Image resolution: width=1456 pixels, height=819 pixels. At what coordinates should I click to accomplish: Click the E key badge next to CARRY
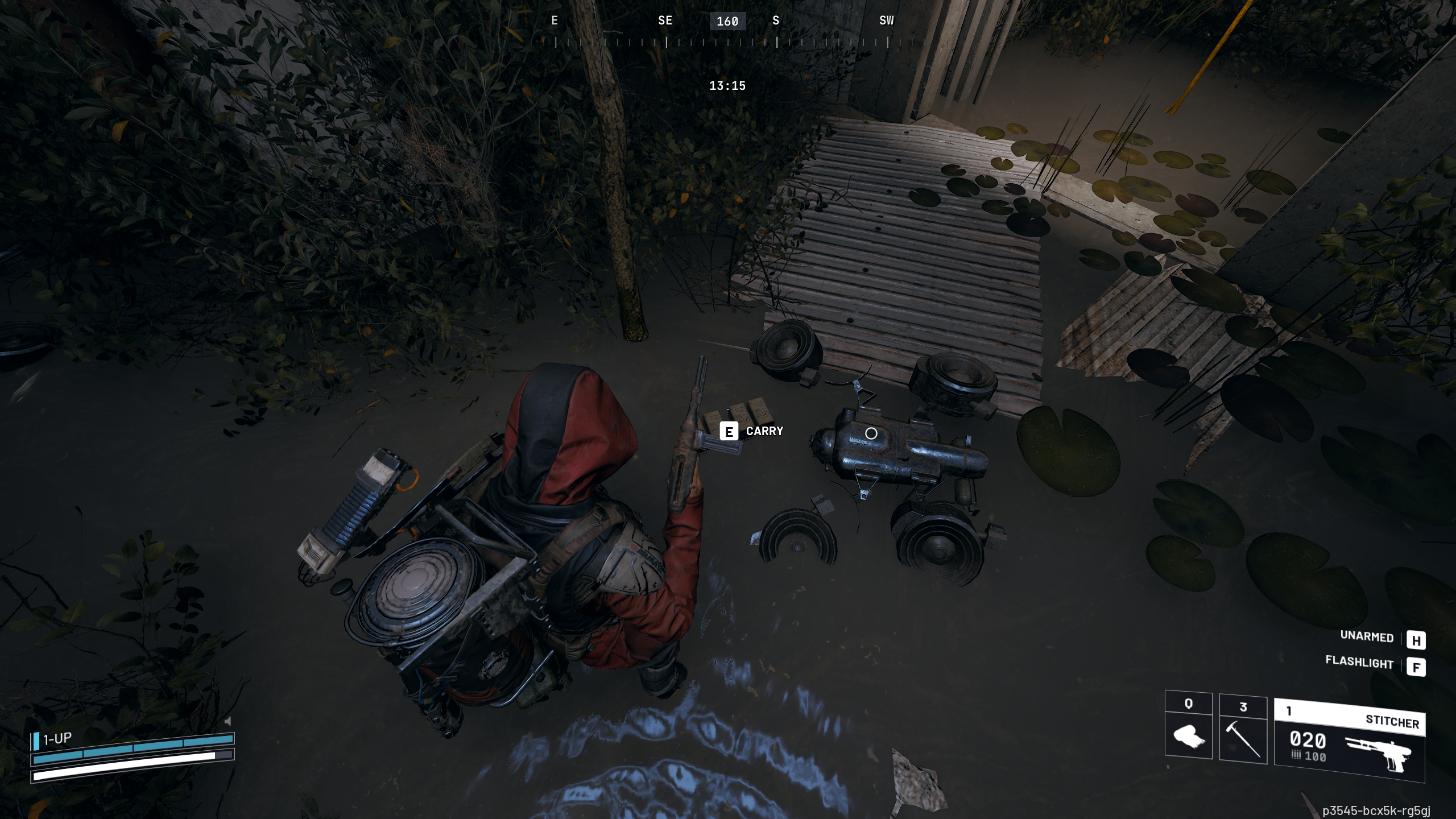click(730, 432)
